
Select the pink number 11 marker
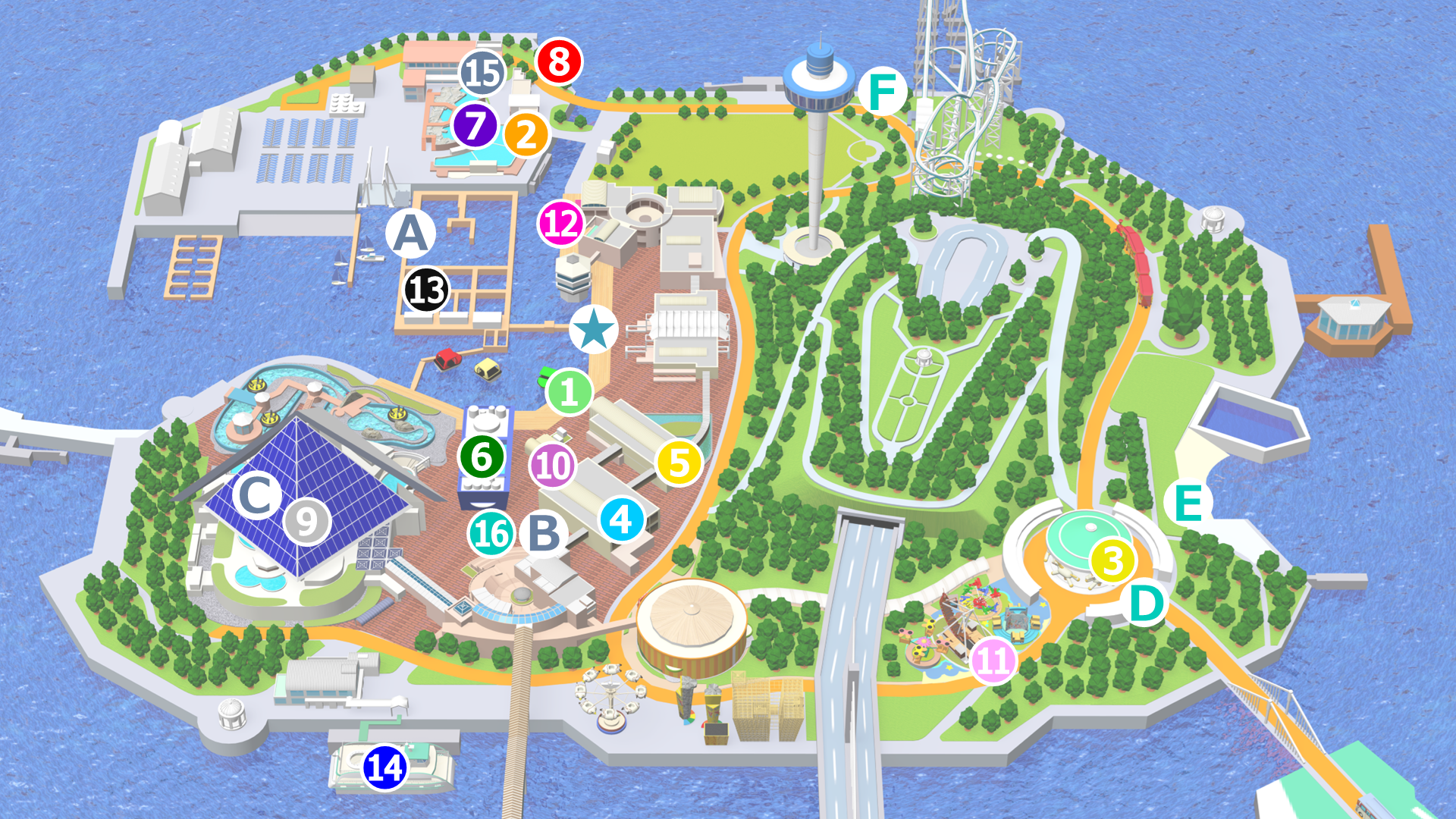(993, 661)
